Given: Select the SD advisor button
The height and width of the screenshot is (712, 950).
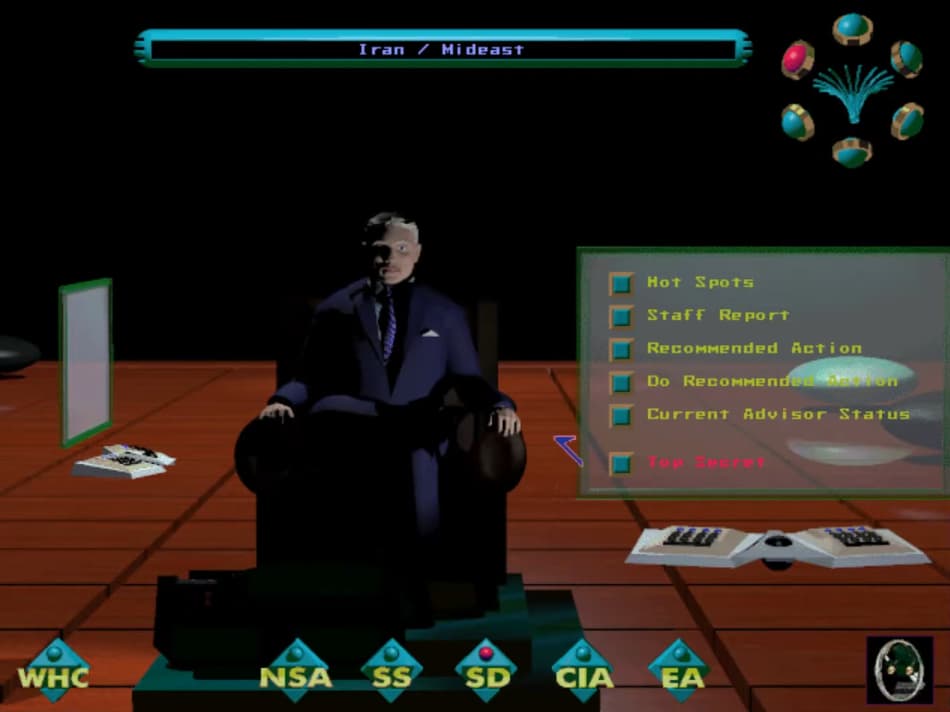Looking at the screenshot, I should (x=486, y=671).
